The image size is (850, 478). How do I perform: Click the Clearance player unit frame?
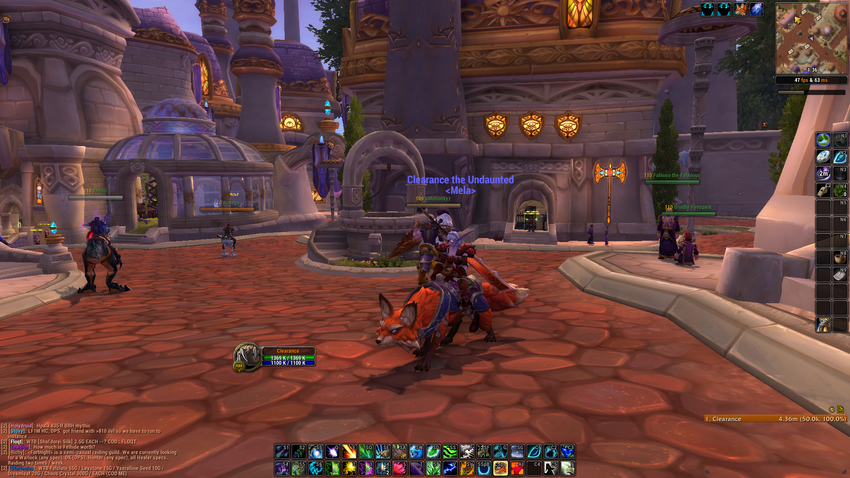275,356
